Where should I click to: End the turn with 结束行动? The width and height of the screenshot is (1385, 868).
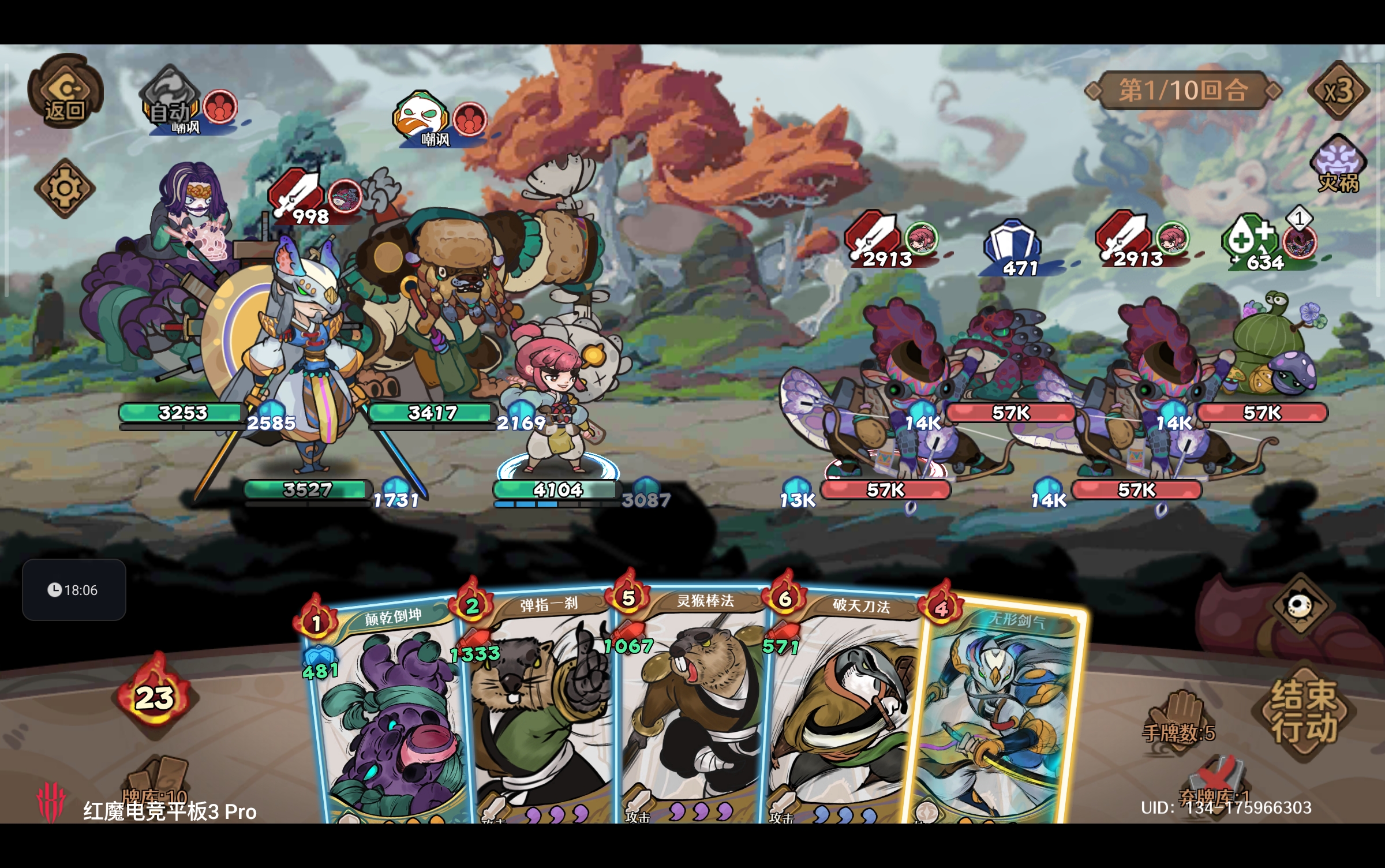tap(1304, 711)
